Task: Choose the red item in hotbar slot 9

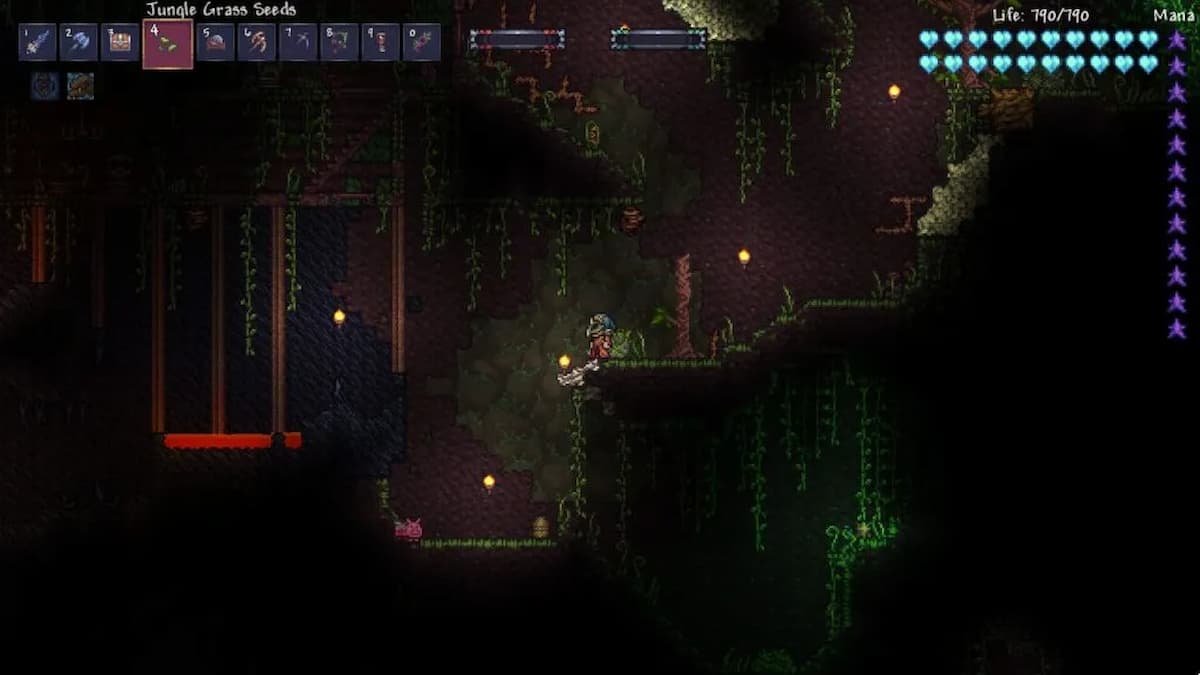Action: click(380, 43)
